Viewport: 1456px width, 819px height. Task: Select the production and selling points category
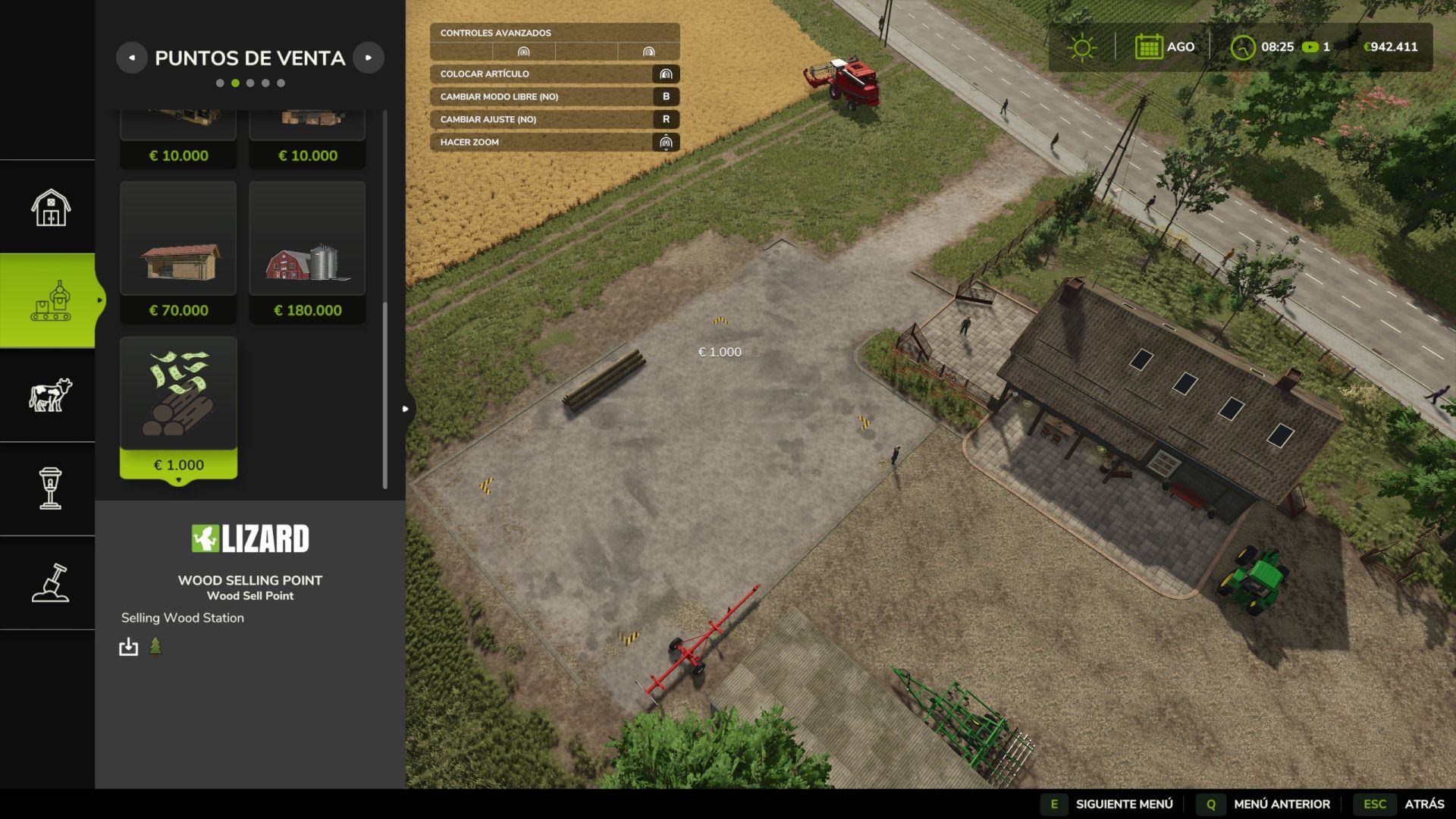click(x=50, y=301)
